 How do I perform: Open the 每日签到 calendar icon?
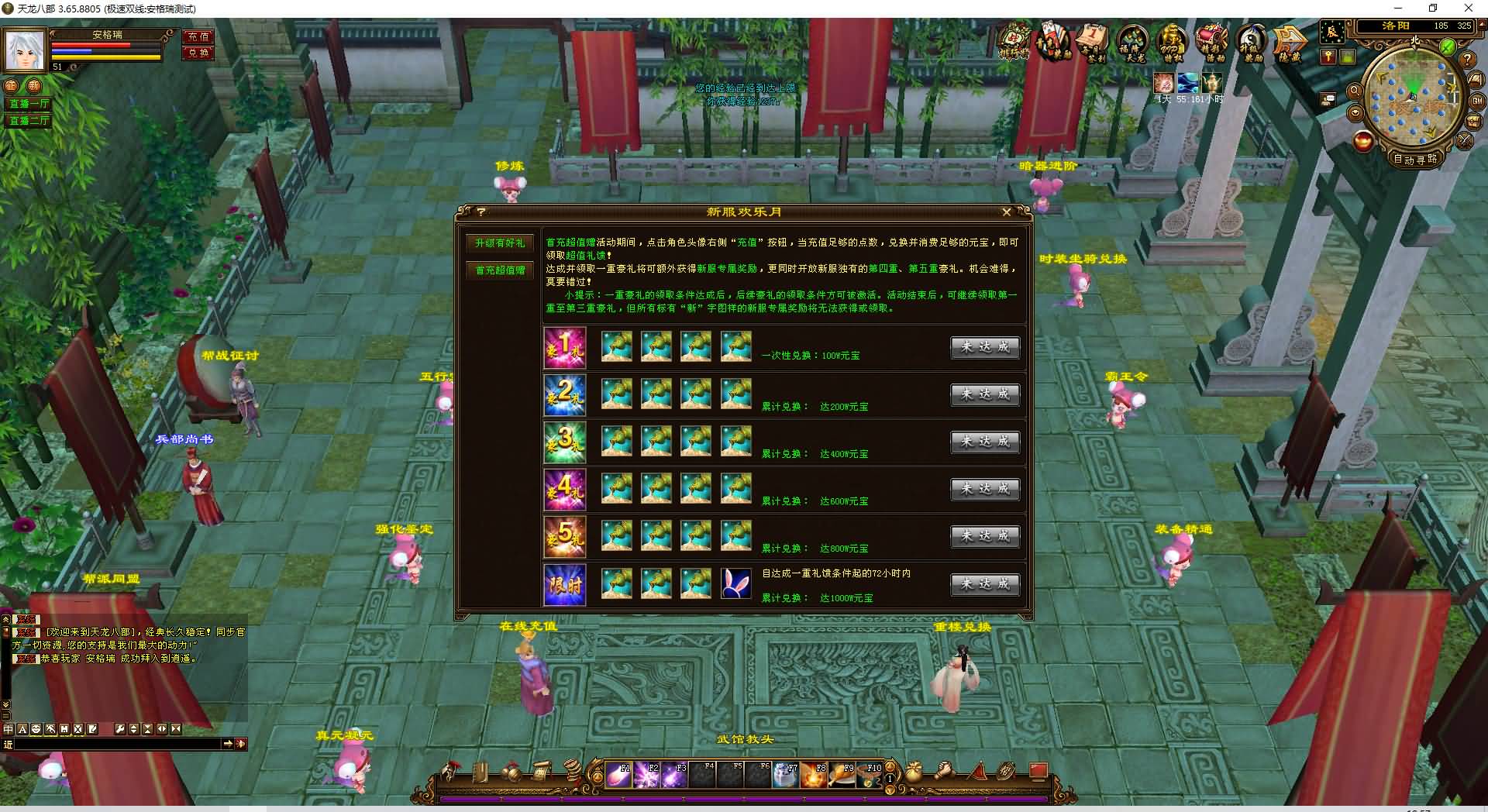coord(1094,43)
